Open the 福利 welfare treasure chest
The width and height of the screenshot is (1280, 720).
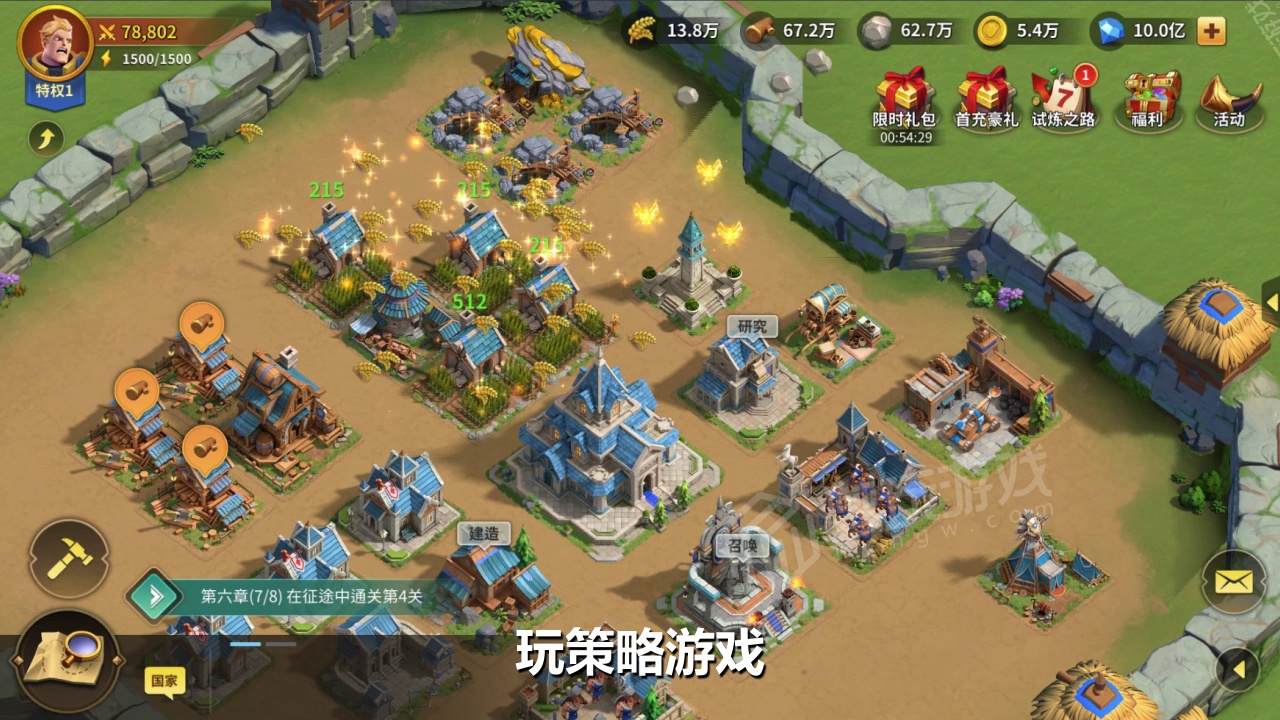tap(1150, 95)
